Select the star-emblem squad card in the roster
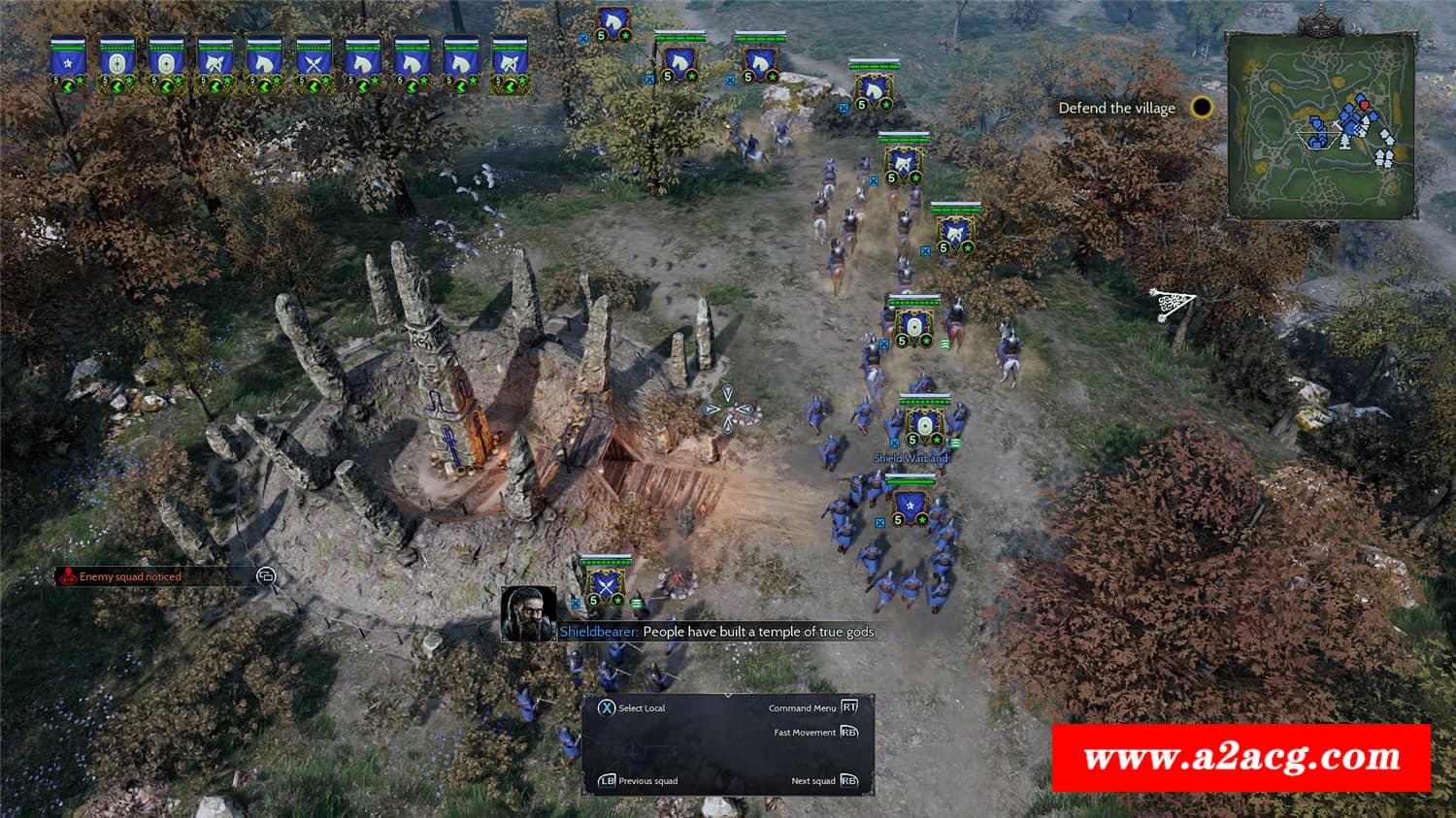Viewport: 1456px width, 818px height. [68, 63]
